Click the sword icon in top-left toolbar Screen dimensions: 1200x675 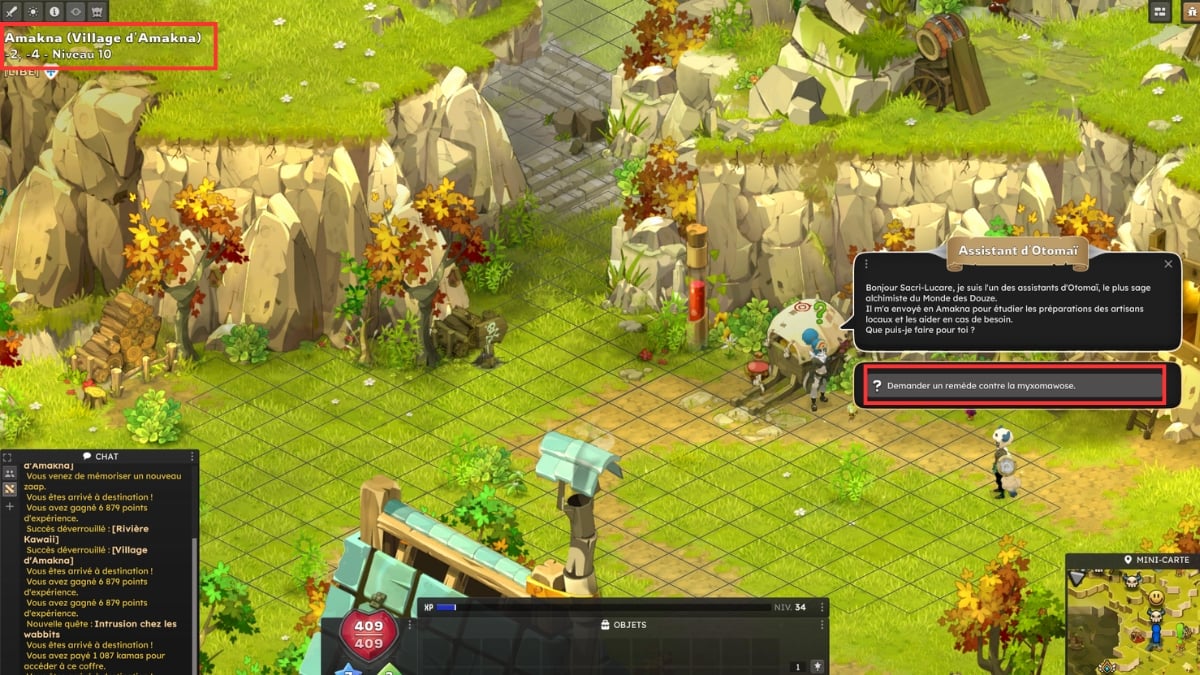tap(11, 11)
